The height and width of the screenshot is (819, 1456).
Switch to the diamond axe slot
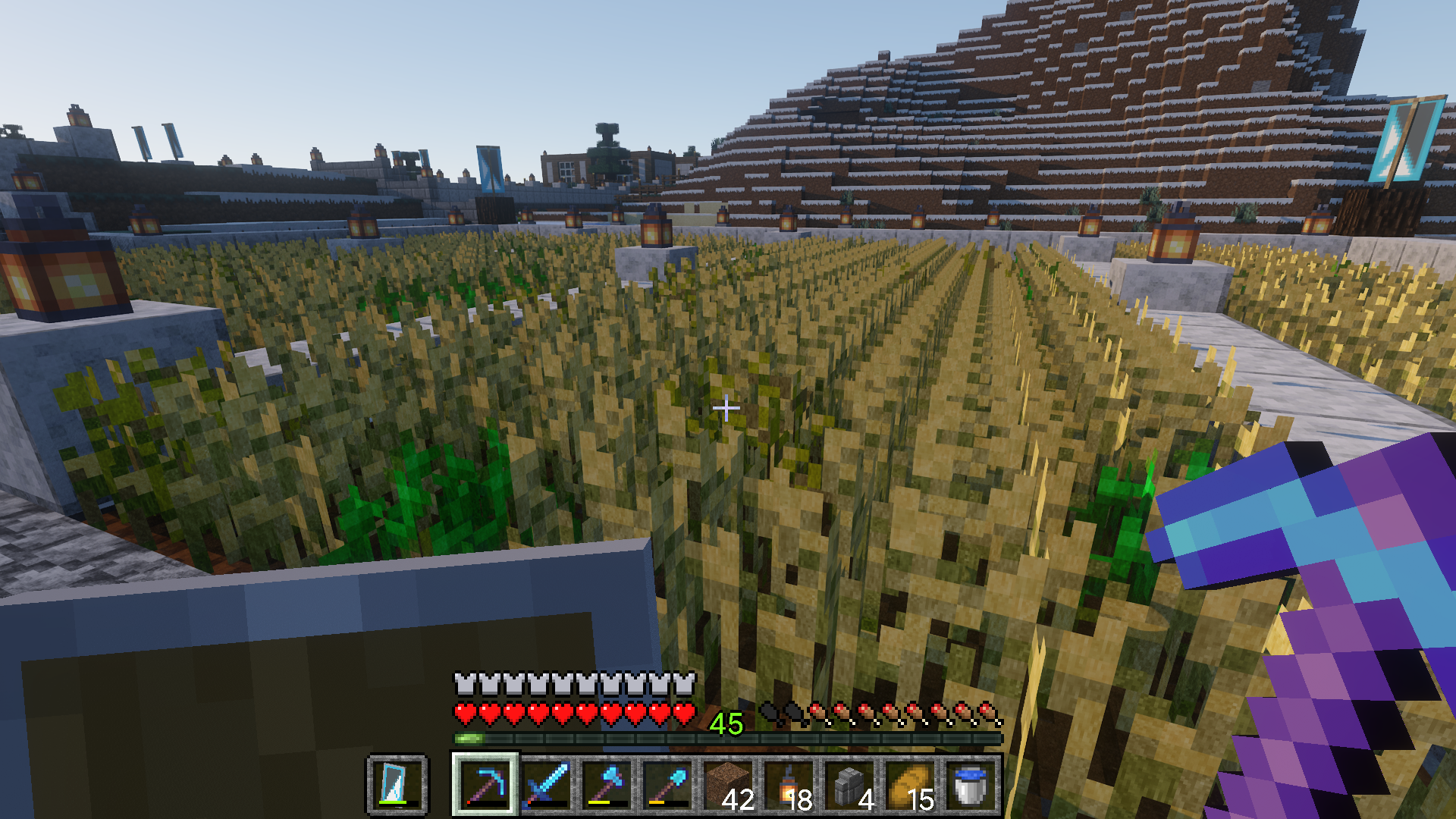(607, 784)
